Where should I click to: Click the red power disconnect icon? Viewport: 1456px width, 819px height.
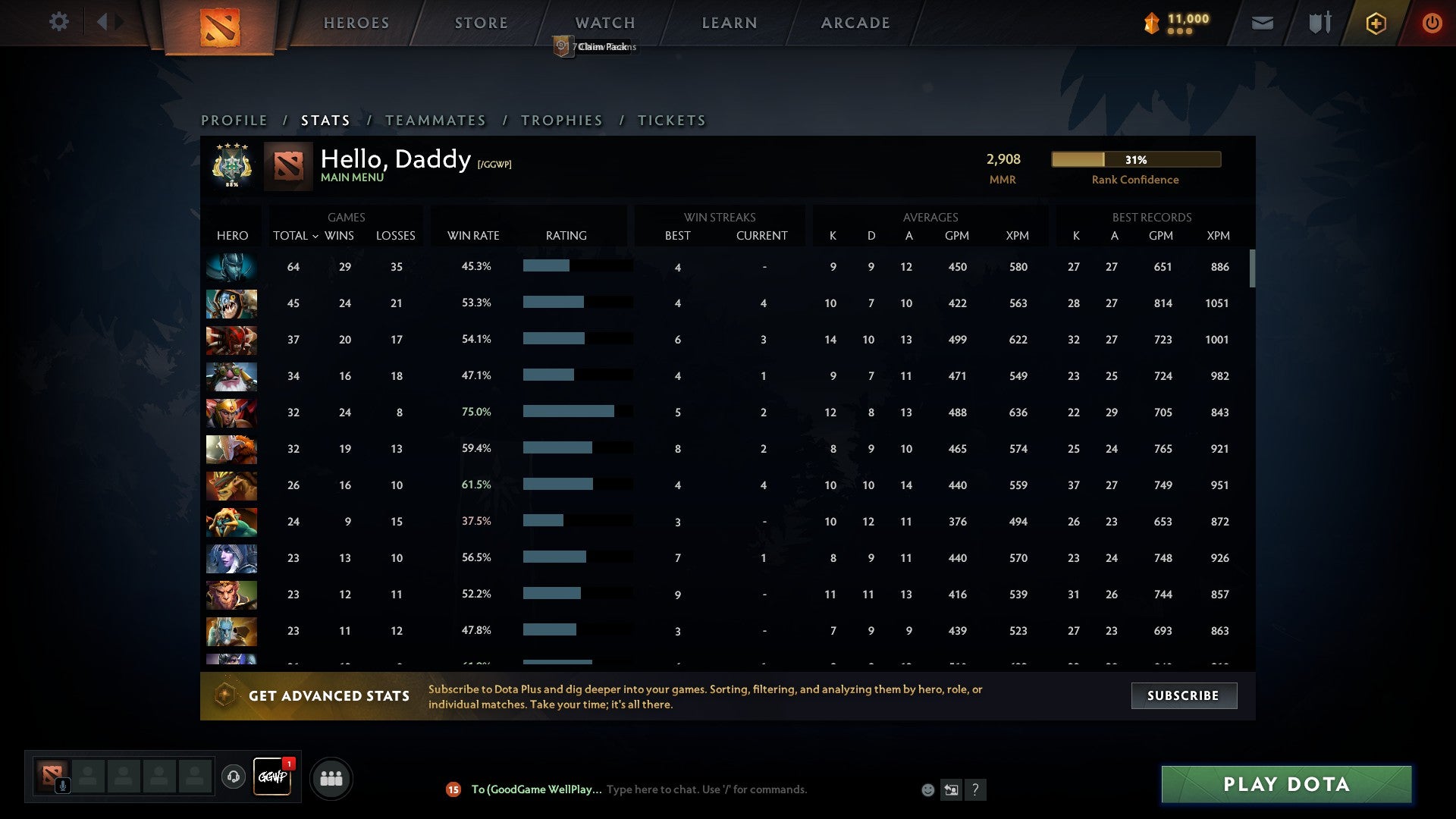coord(1432,23)
